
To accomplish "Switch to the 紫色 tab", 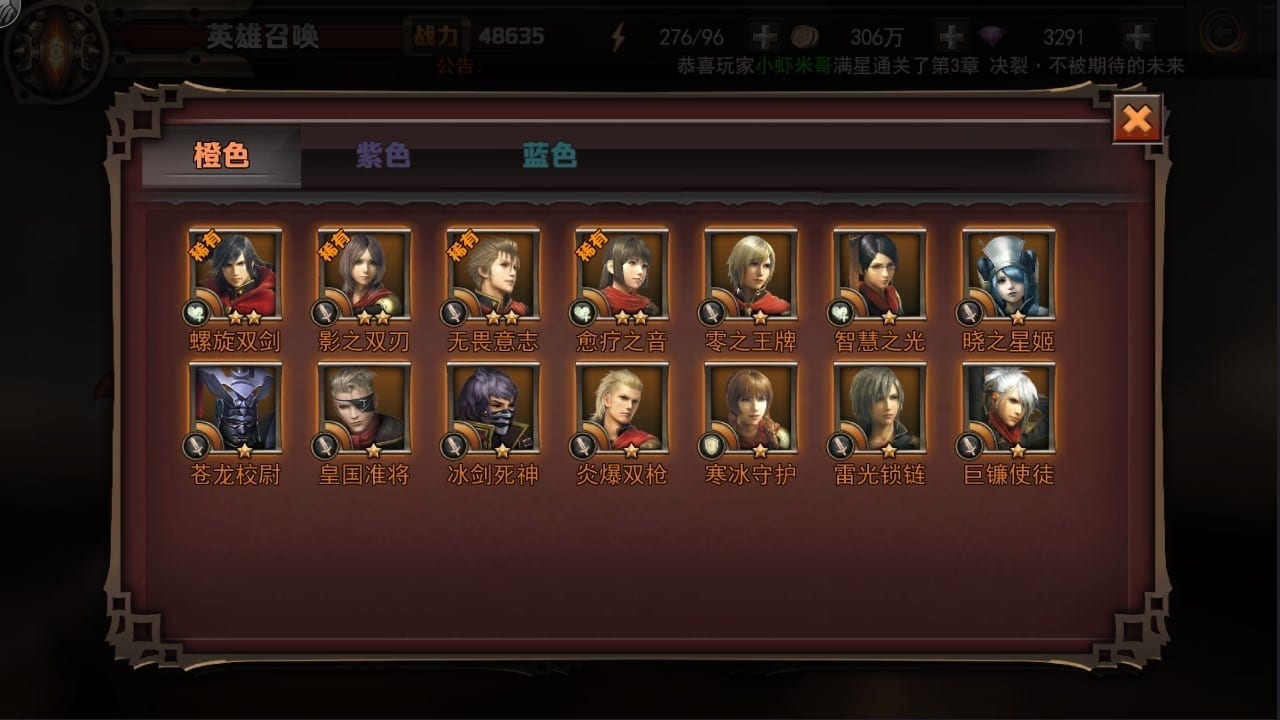I will coord(383,156).
